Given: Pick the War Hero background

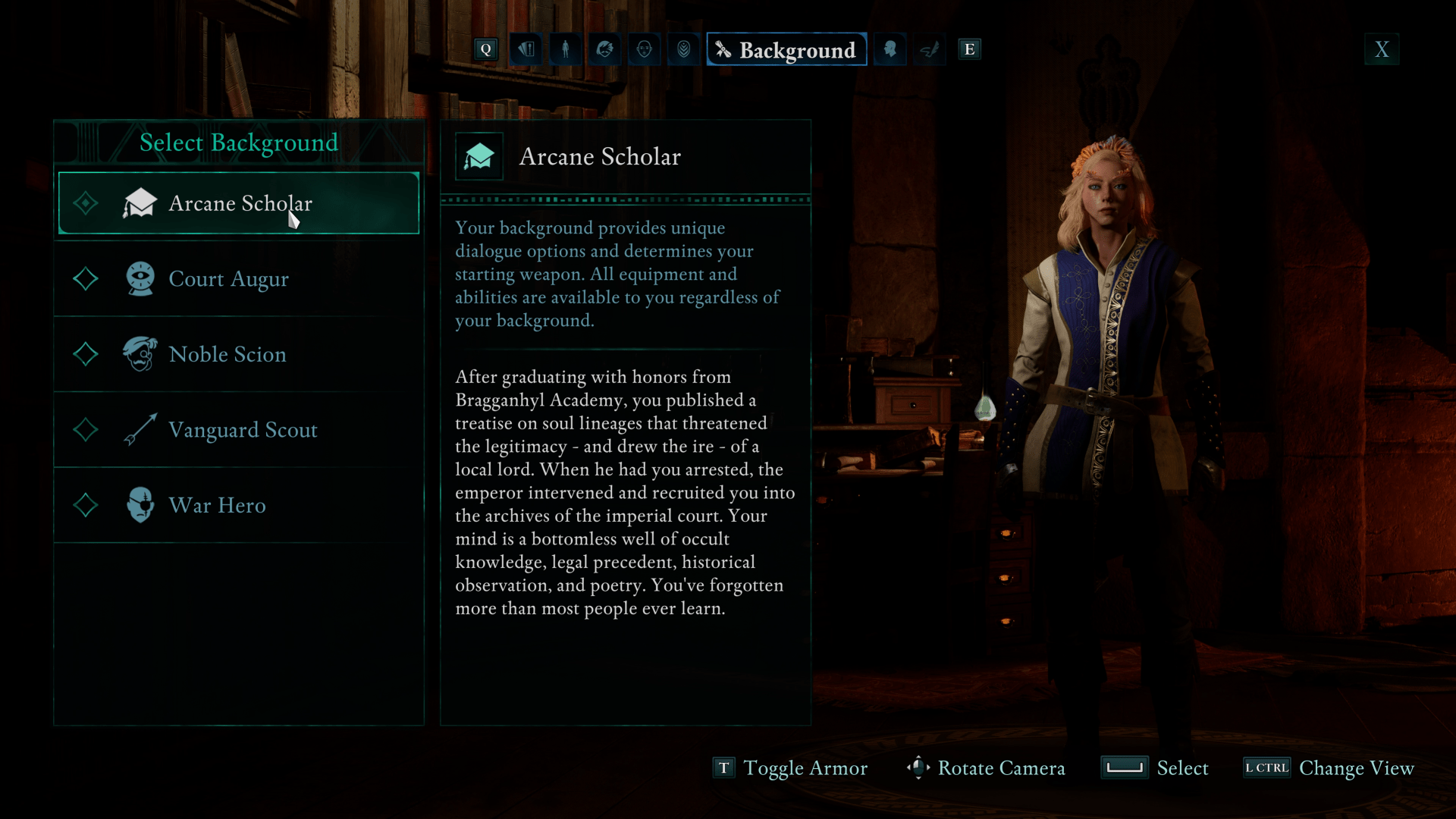Looking at the screenshot, I should (217, 505).
